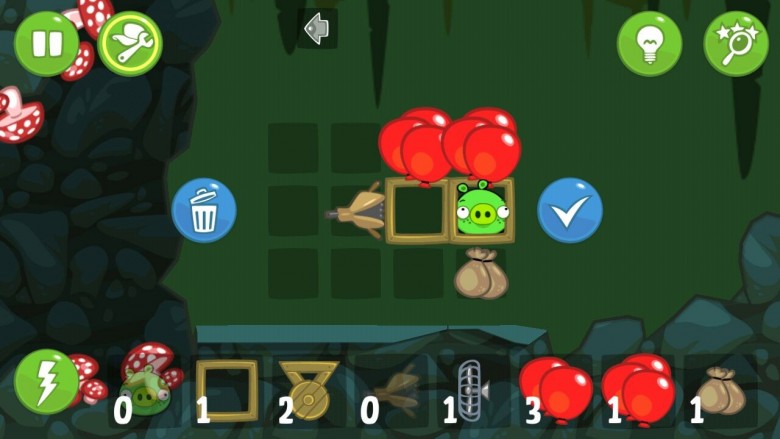The height and width of the screenshot is (439, 780).
Task: Clear the contraption with the trash can
Action: coord(204,211)
